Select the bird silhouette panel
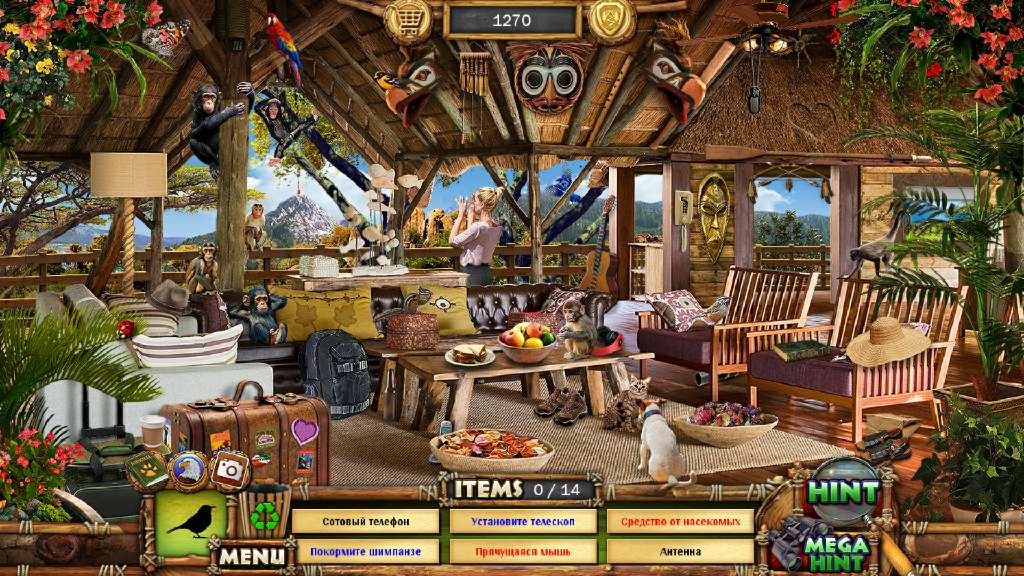 click(190, 521)
